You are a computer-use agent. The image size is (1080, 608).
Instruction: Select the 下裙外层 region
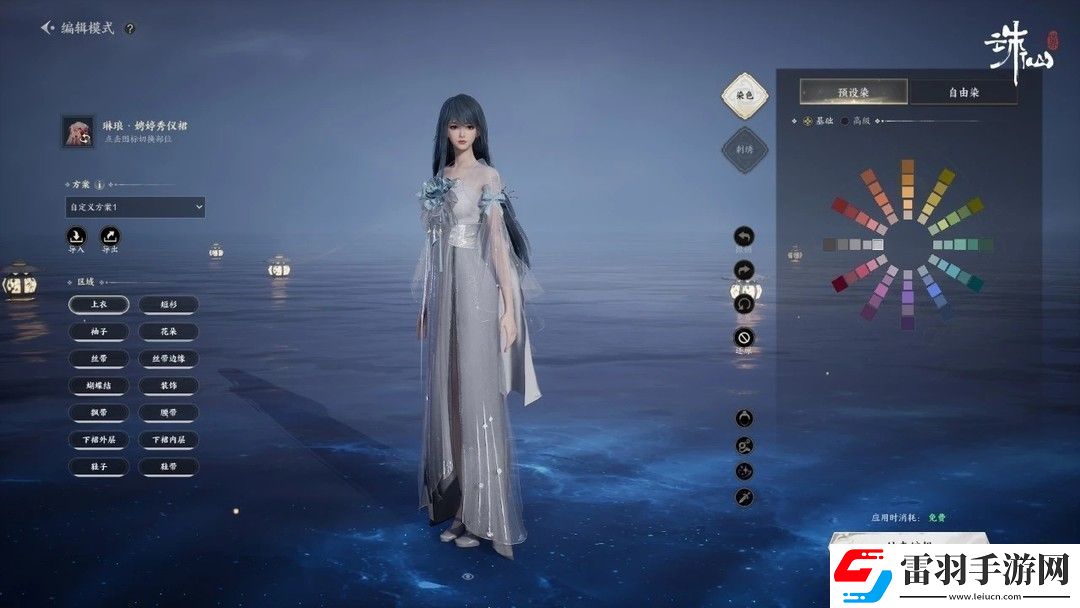[x=98, y=439]
